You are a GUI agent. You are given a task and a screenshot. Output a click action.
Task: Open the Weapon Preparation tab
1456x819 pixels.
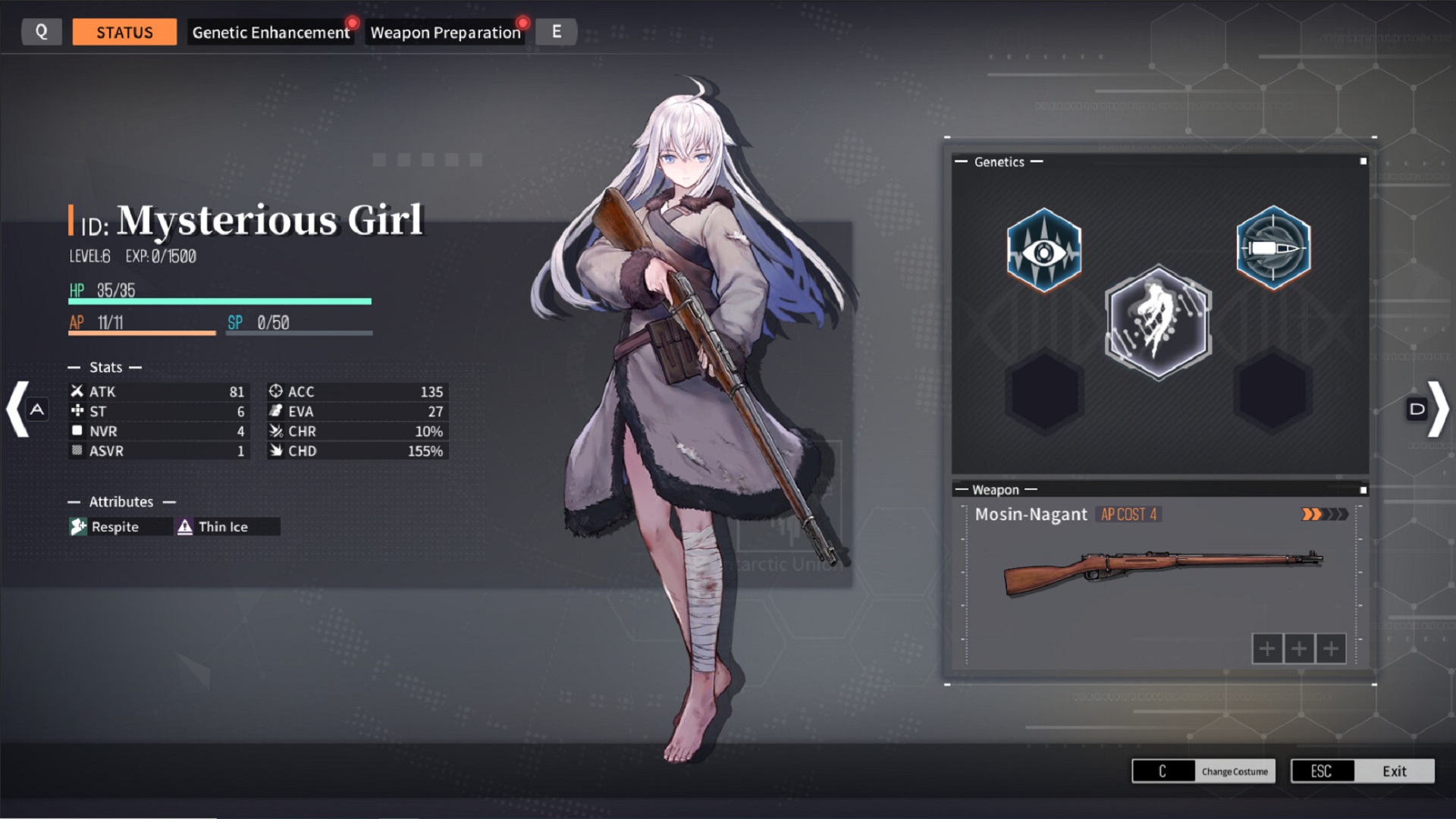pyautogui.click(x=445, y=33)
